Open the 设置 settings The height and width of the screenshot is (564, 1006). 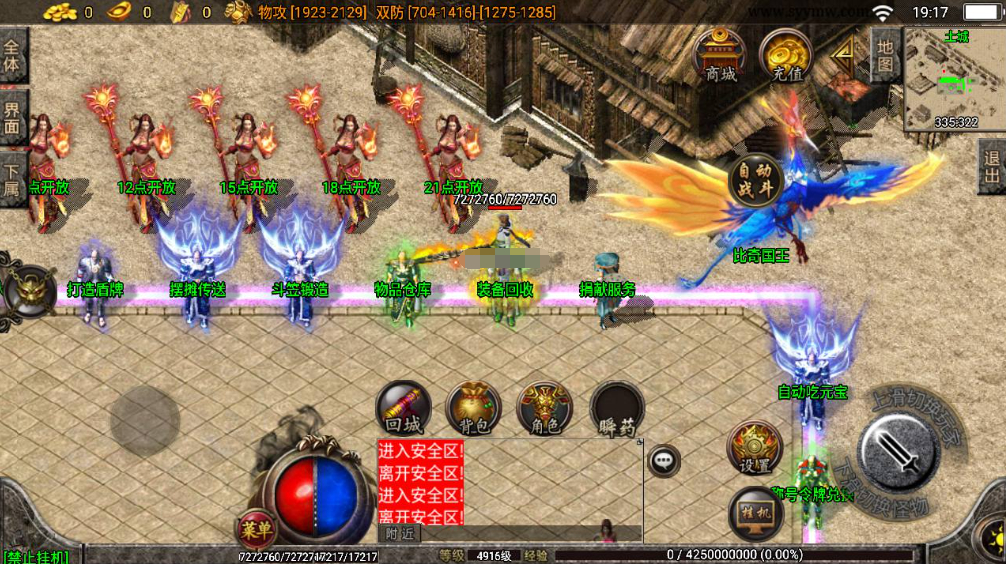click(755, 449)
